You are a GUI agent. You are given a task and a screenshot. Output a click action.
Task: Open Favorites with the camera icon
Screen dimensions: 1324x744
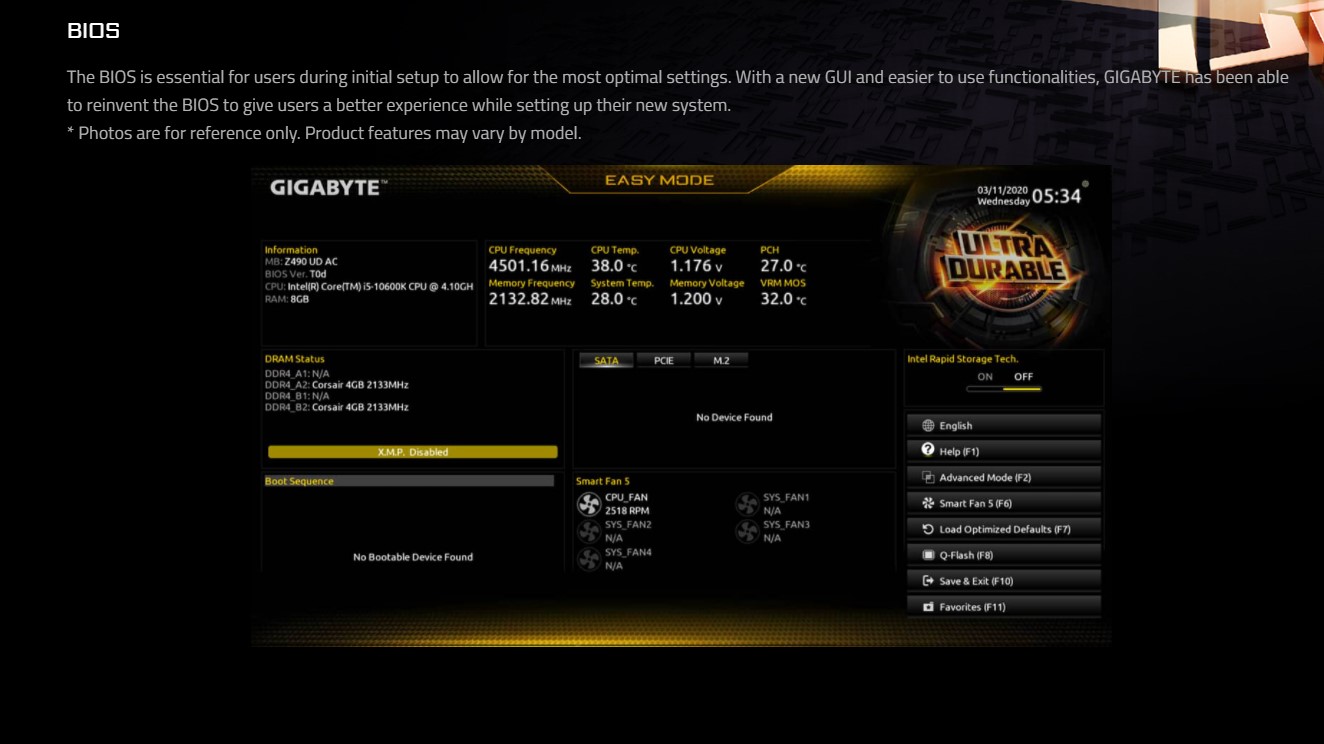click(x=929, y=605)
